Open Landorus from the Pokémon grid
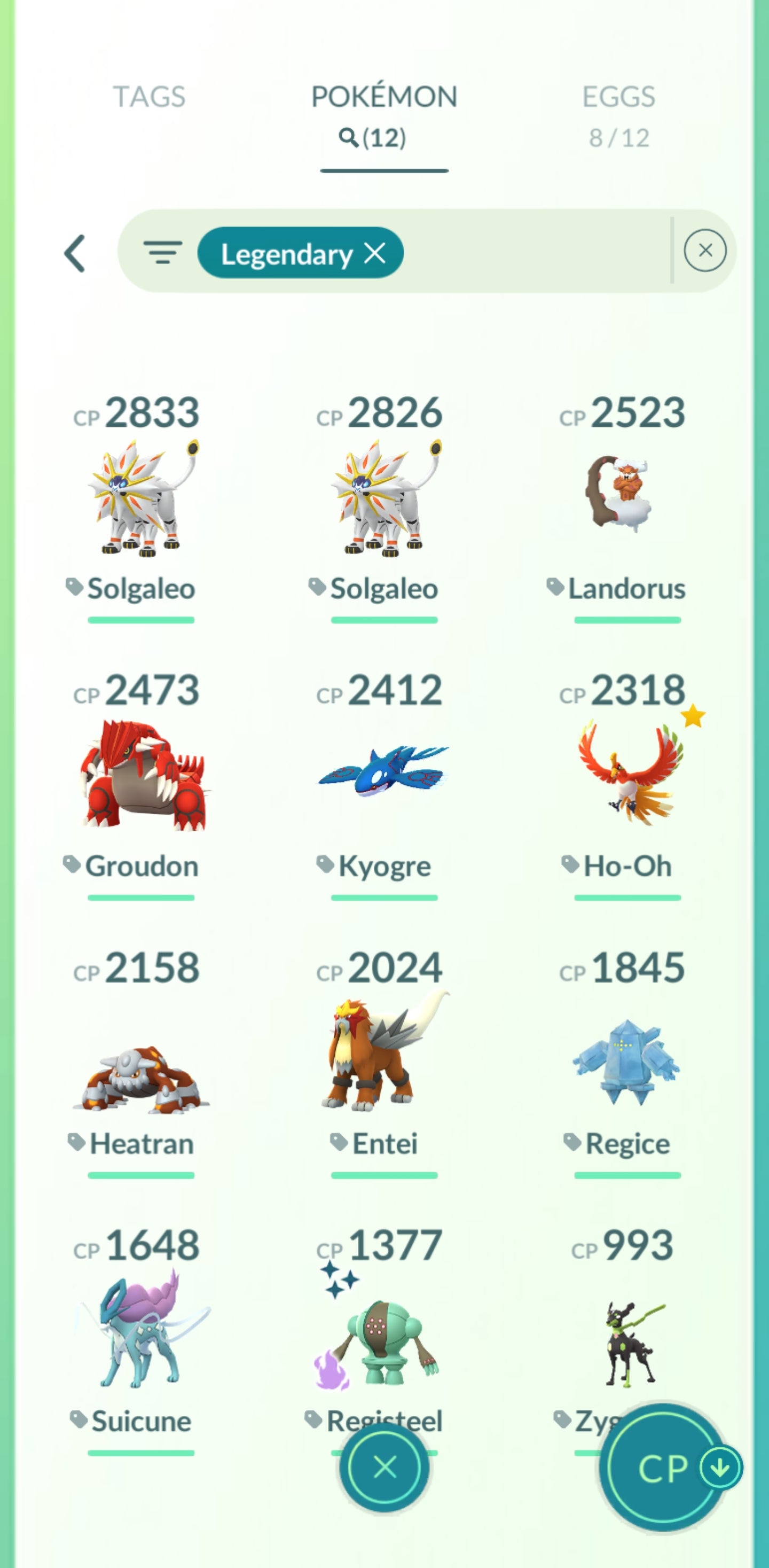 click(625, 499)
